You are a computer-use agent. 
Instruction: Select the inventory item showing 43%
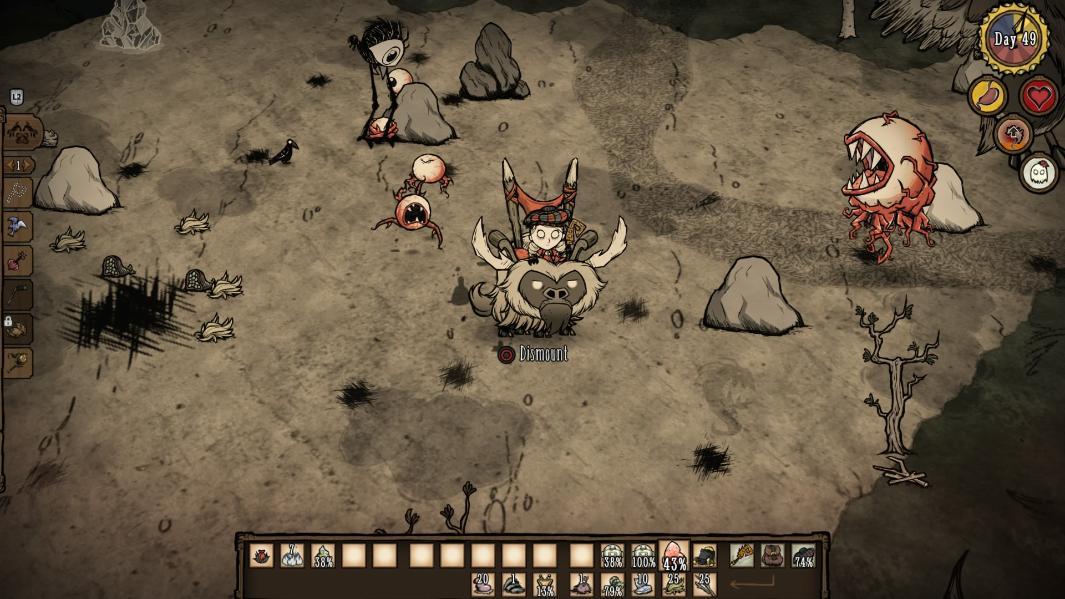(x=674, y=556)
